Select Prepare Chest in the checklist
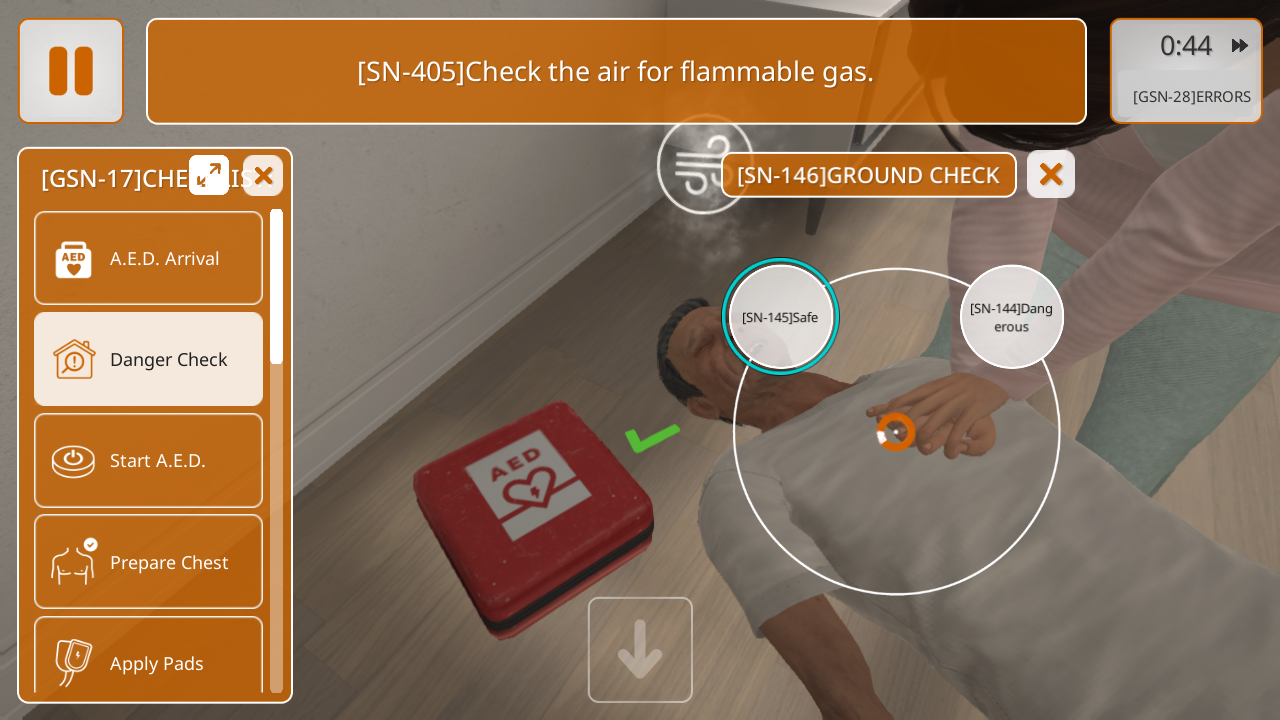The image size is (1280, 720). click(148, 562)
